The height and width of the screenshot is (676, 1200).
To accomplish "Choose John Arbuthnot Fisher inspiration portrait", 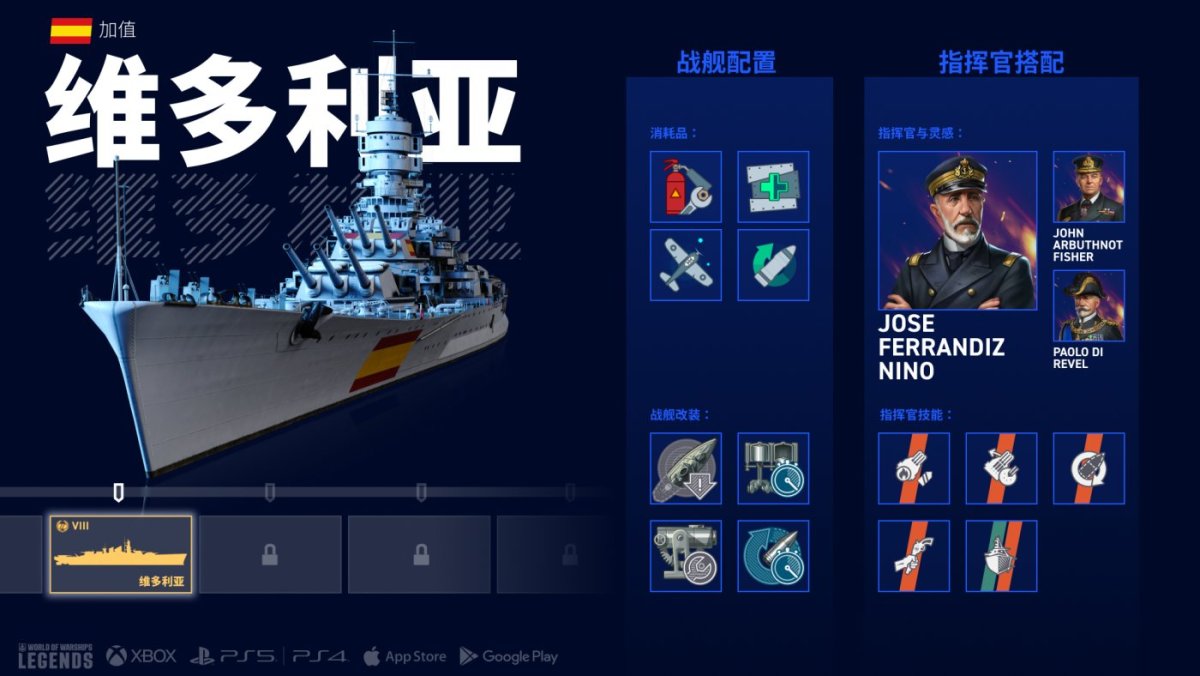I will click(1088, 187).
